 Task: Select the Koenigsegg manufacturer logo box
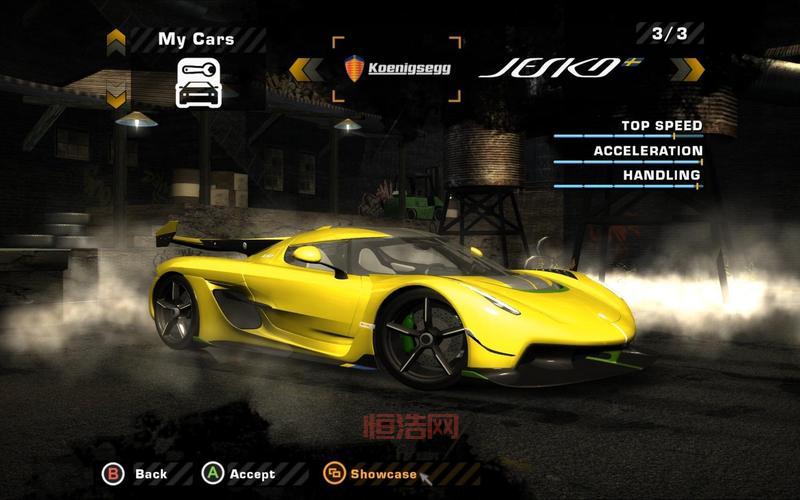pos(397,68)
